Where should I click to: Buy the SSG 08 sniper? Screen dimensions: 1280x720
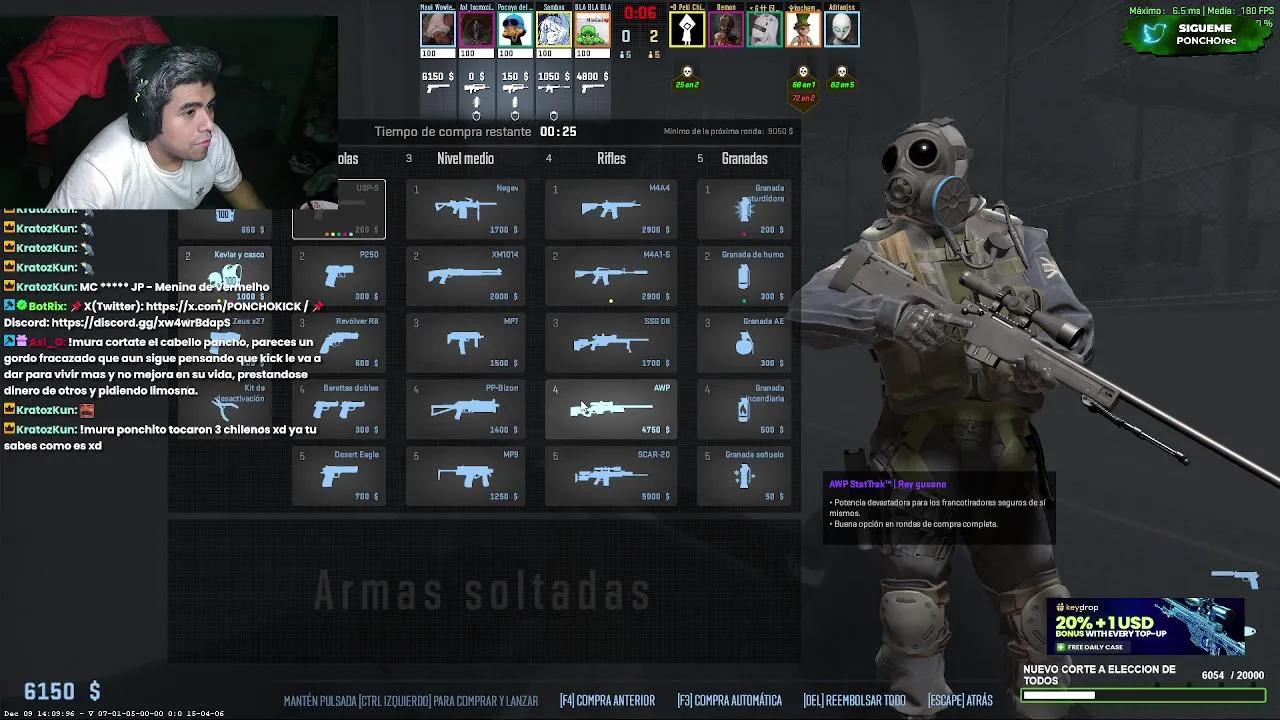[x=611, y=341]
